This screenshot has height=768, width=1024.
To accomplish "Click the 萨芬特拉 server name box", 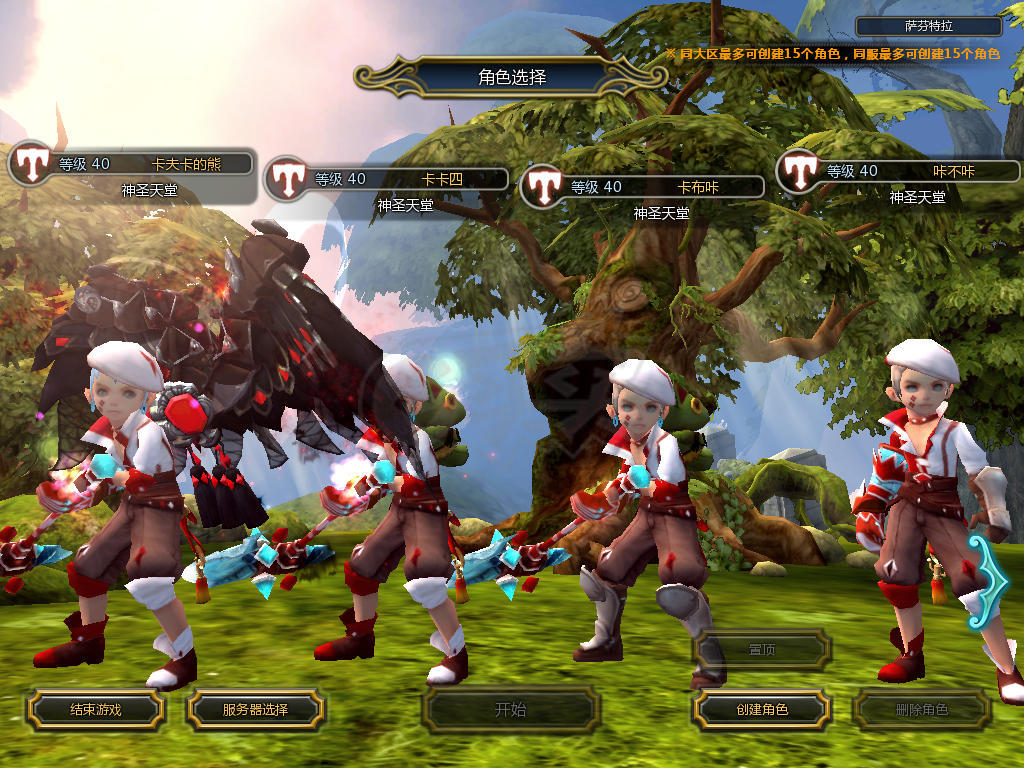I will 929,27.
